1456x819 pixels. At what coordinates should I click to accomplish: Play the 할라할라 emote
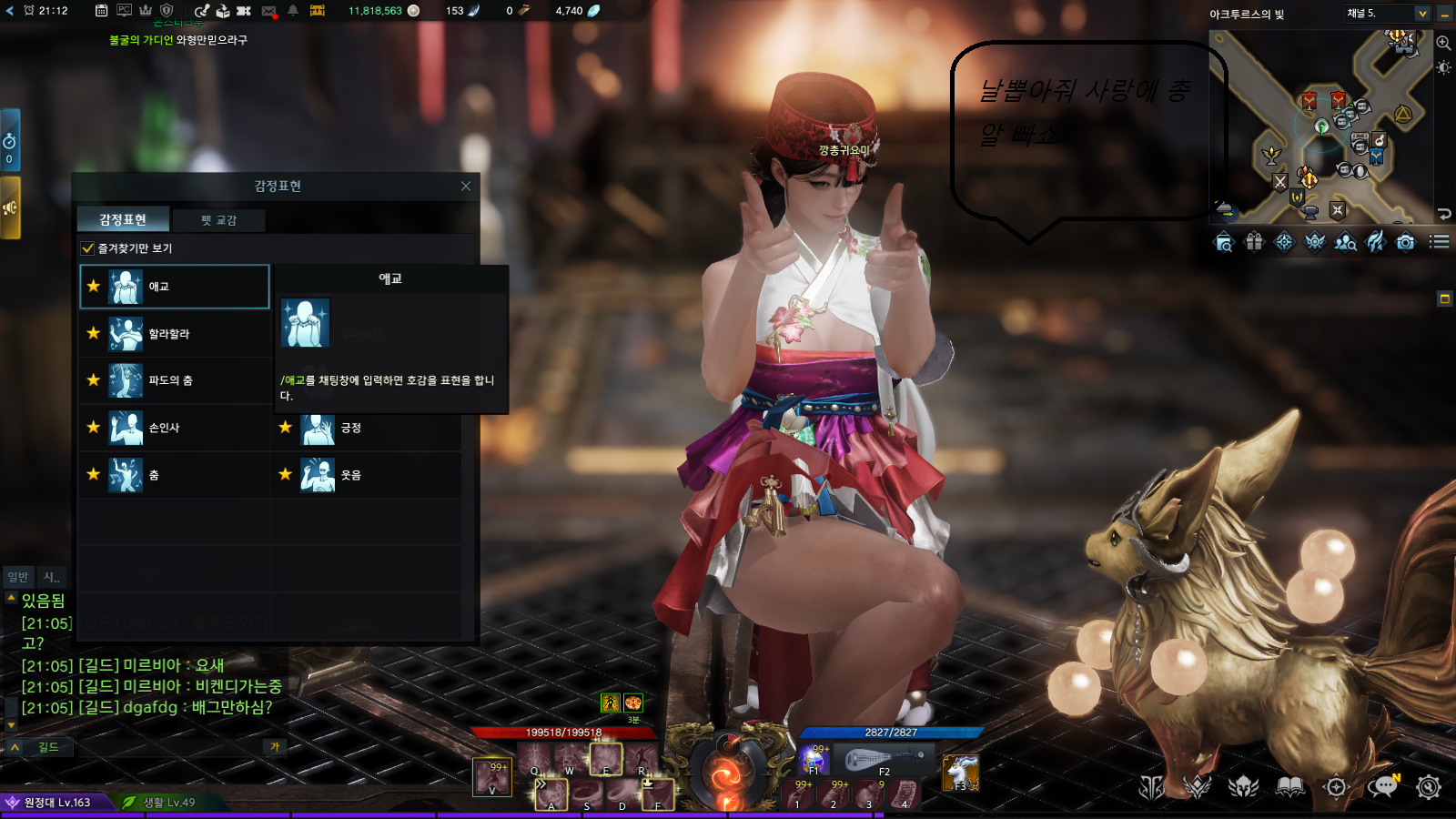click(x=173, y=334)
